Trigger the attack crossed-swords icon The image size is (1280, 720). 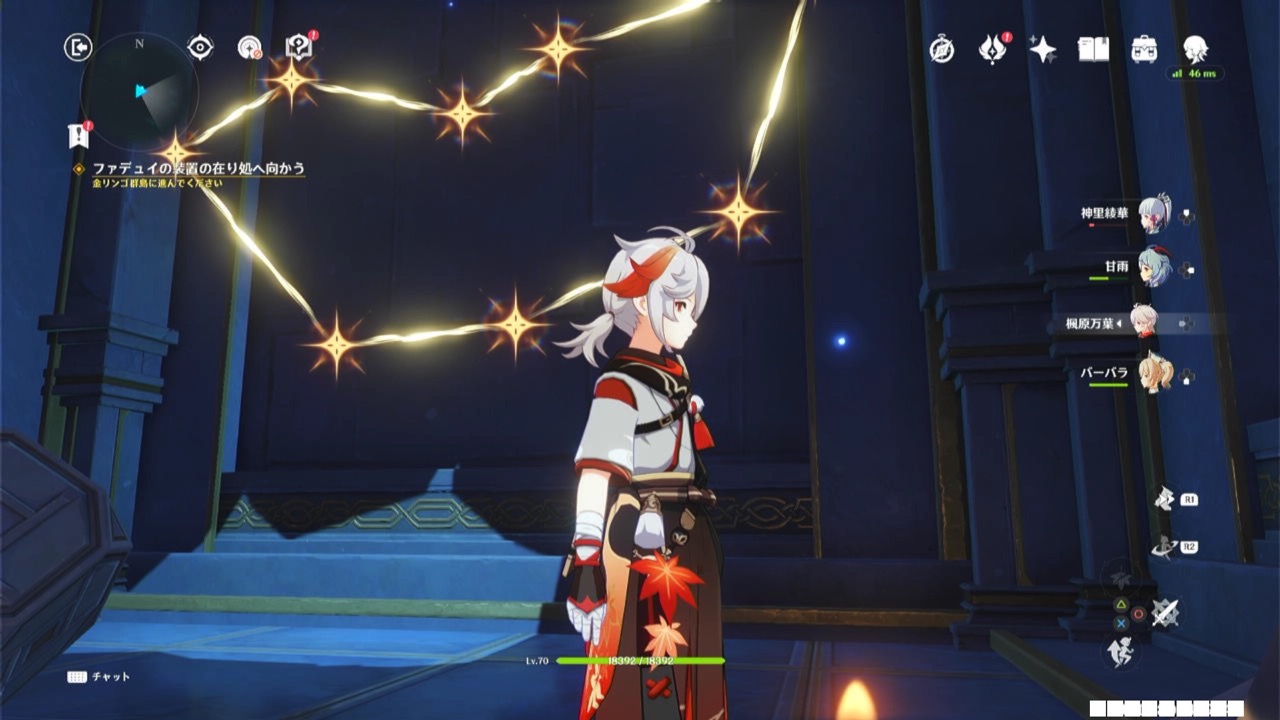click(x=1164, y=610)
